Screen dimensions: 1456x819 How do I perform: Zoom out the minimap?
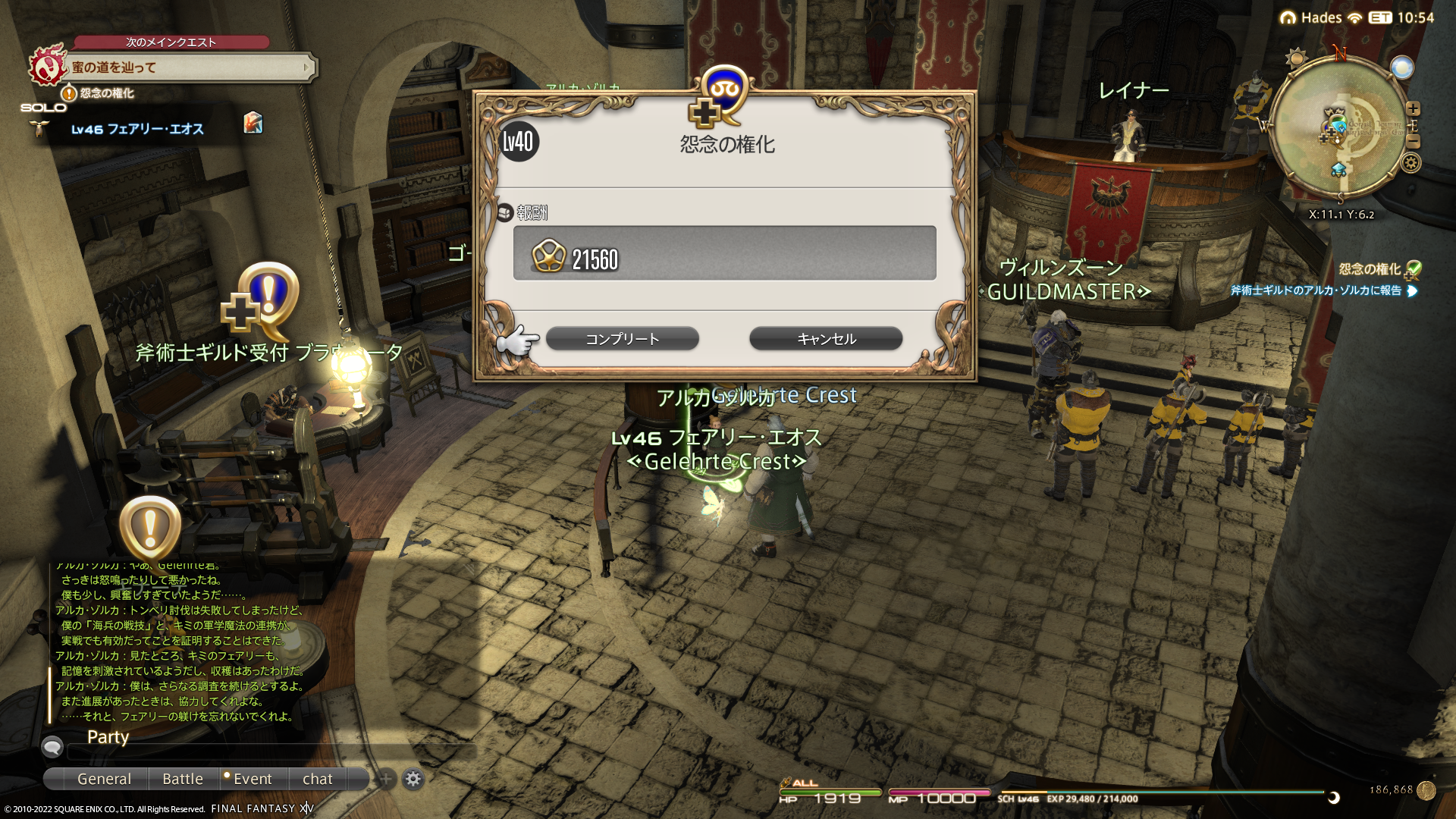[x=1413, y=142]
